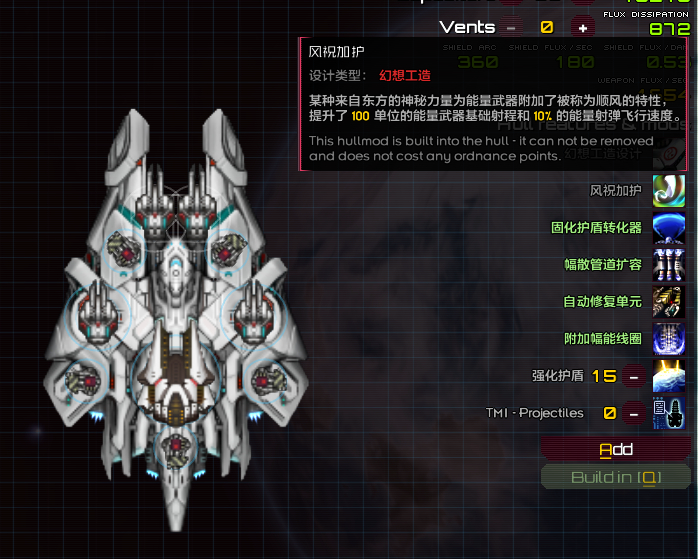
Task: Choose the 幅散管道扩容 hullmod icon
Action: (668, 265)
